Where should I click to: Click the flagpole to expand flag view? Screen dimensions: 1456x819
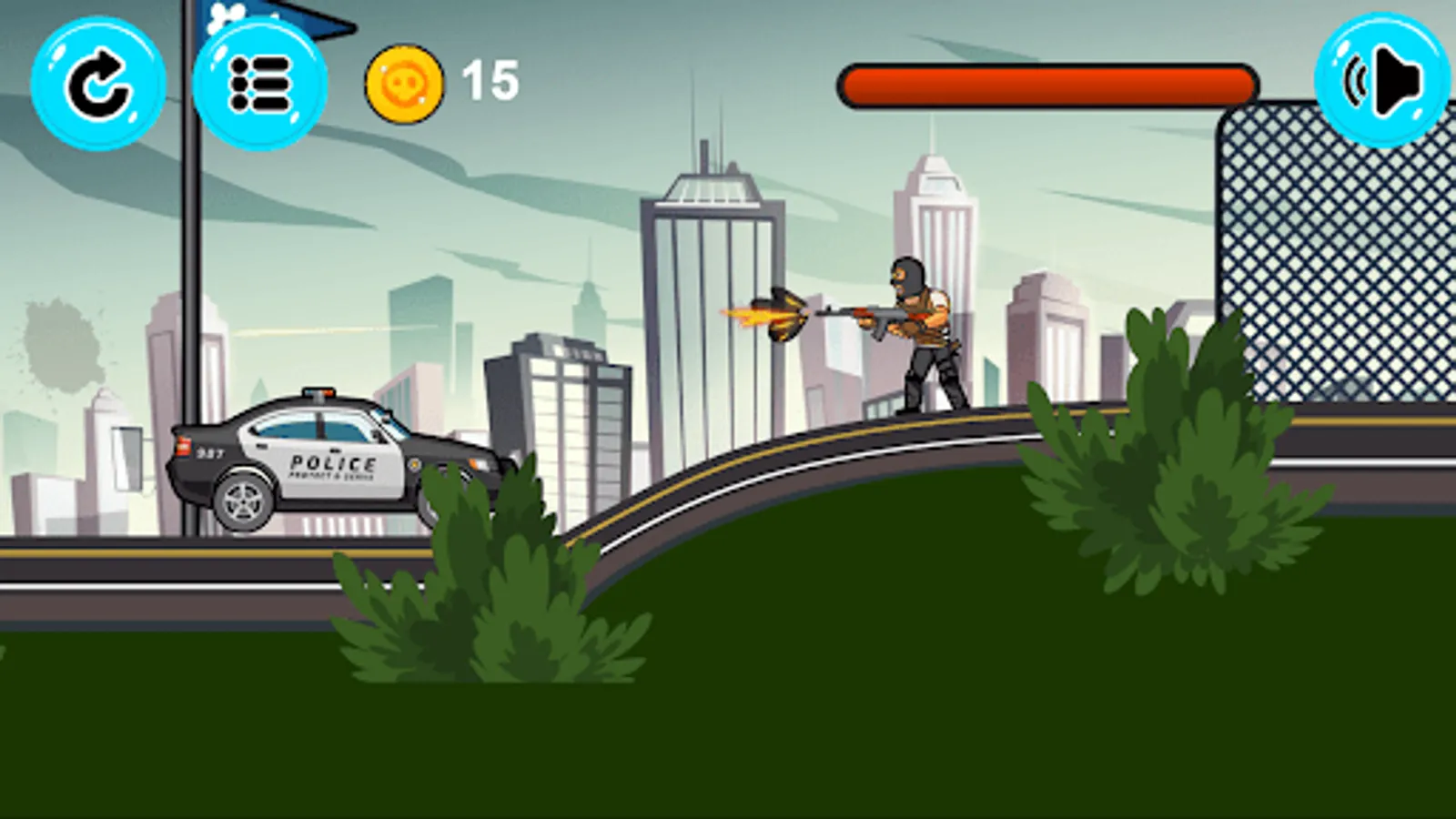point(199,273)
